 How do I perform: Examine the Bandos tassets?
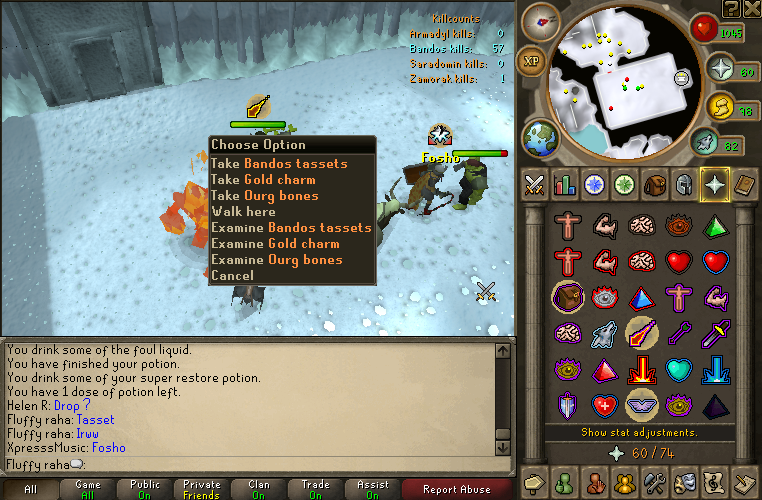291,228
